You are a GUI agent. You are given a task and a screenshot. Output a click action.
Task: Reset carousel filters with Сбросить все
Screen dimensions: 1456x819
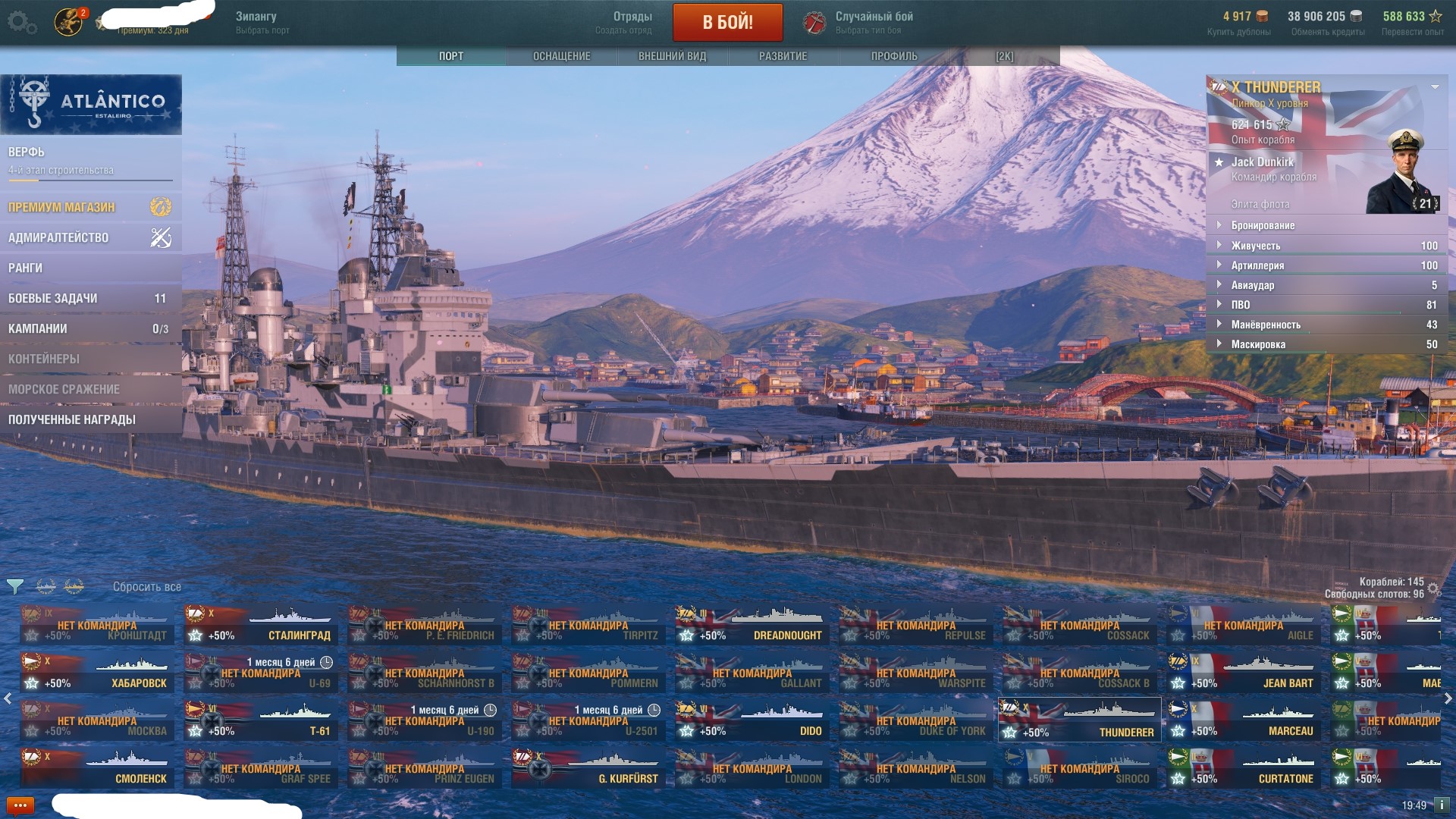pyautogui.click(x=146, y=587)
